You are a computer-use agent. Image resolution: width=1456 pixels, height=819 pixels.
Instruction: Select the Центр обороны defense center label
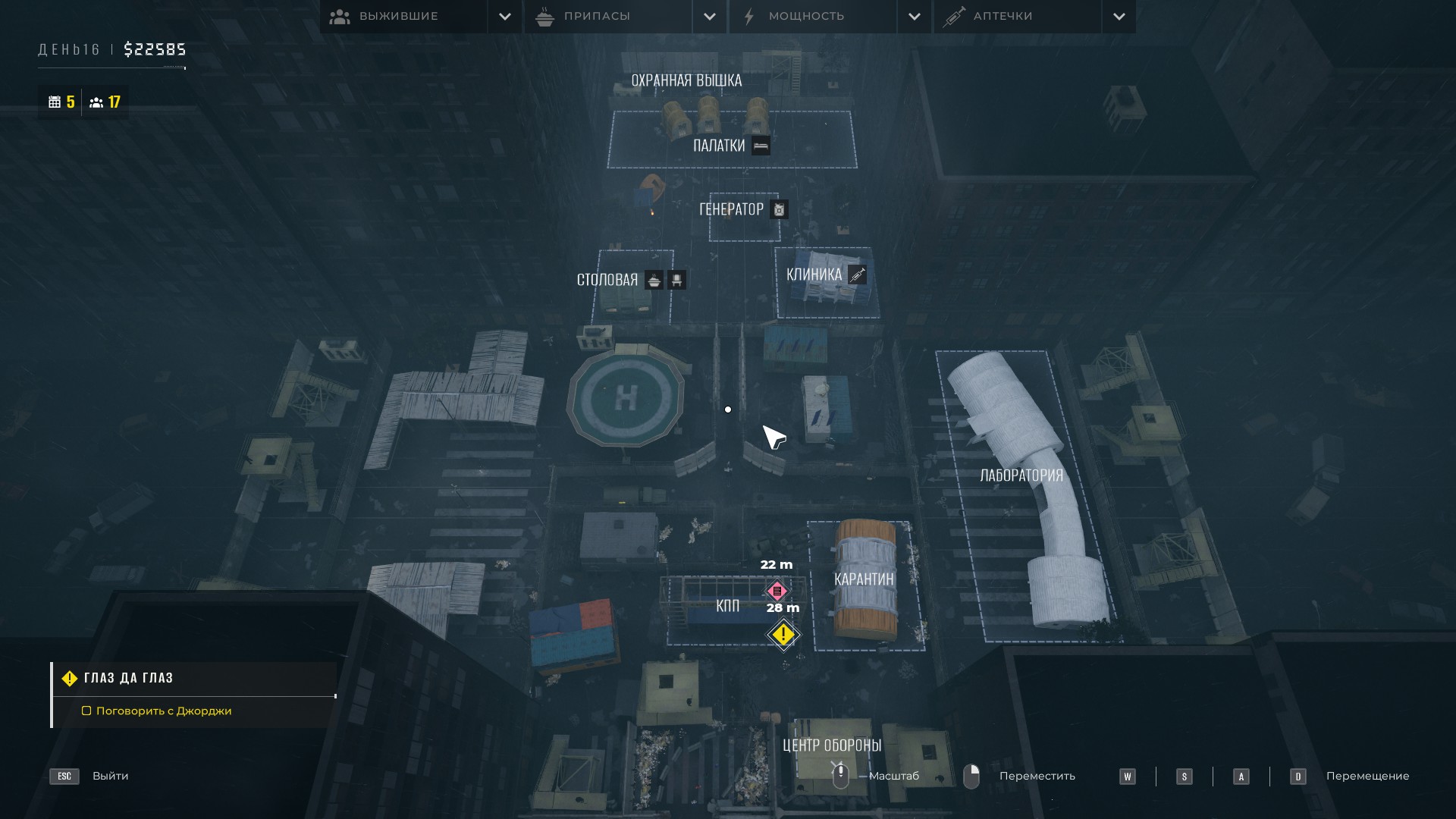(832, 745)
